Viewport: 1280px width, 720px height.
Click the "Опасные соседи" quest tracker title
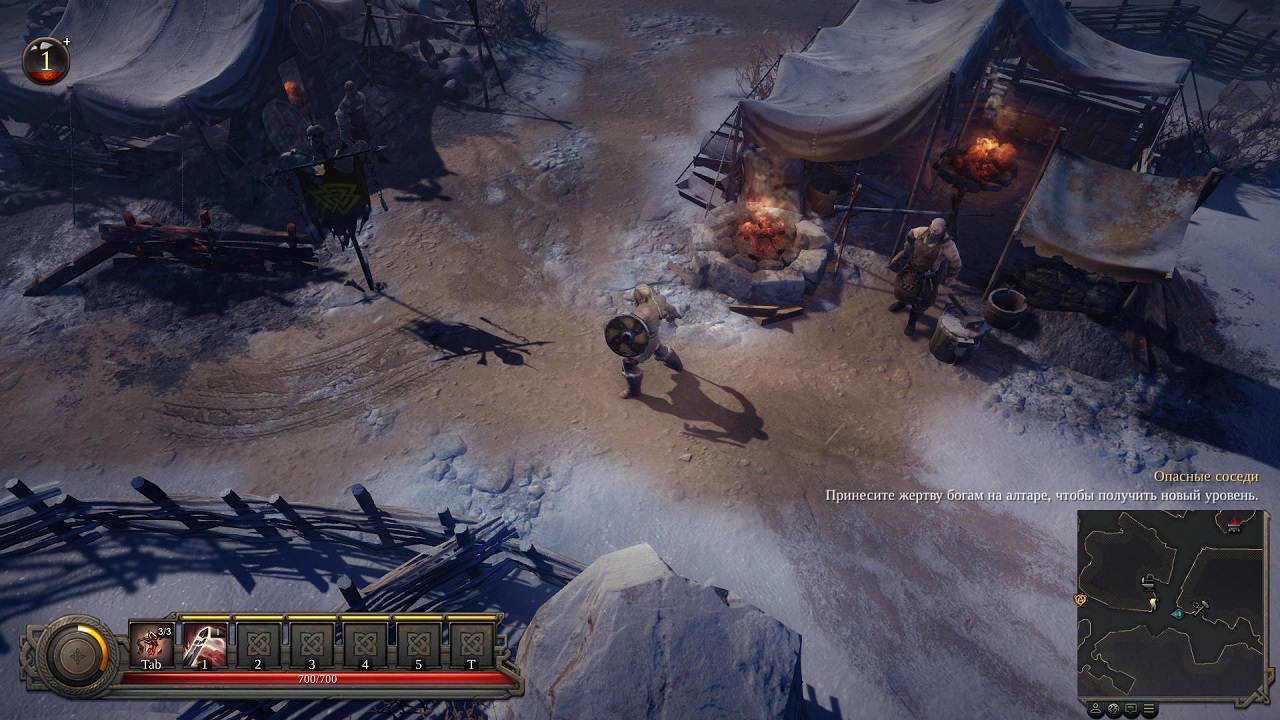(1205, 477)
